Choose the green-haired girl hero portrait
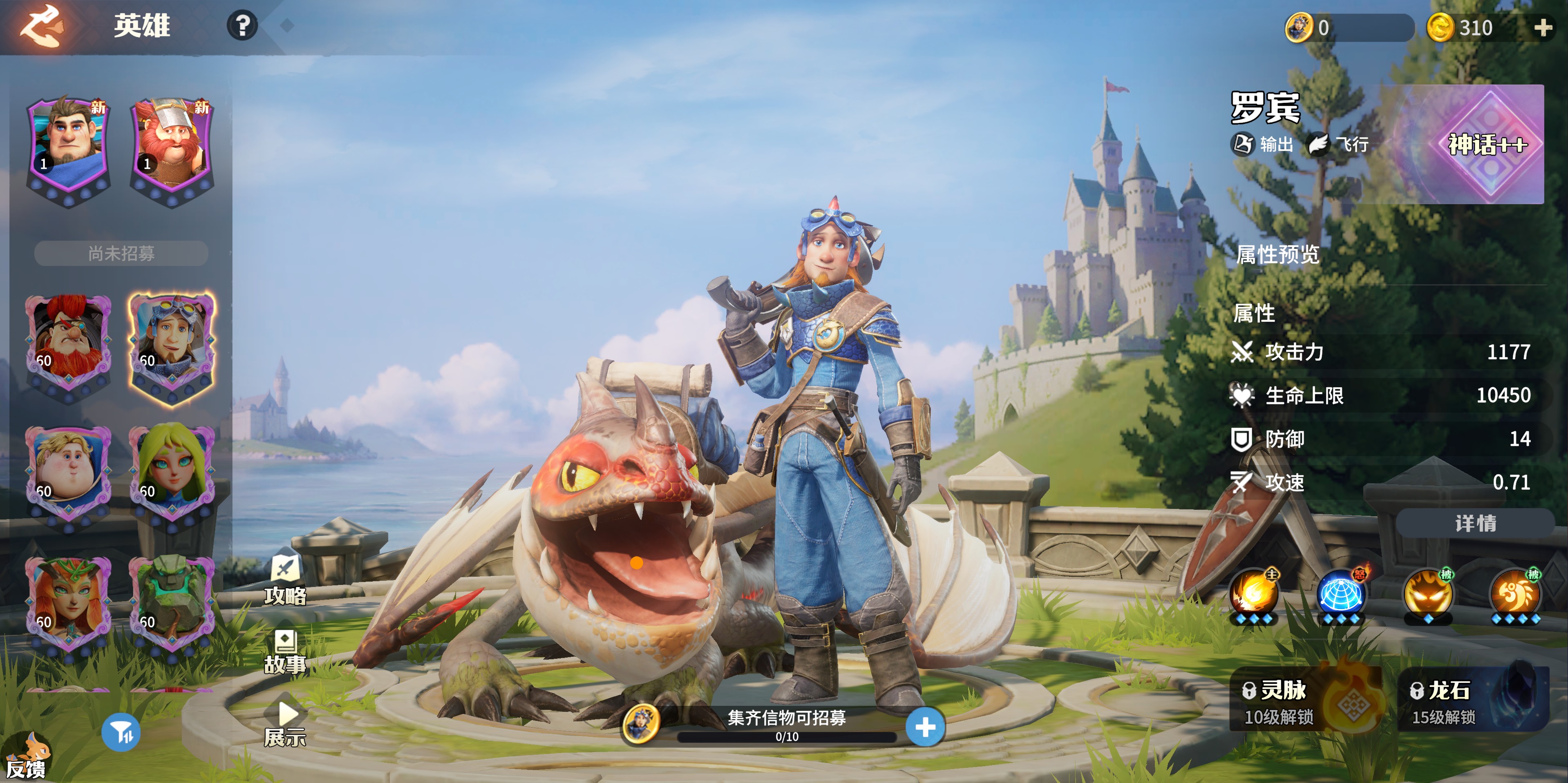The height and width of the screenshot is (783, 1568). [172, 475]
